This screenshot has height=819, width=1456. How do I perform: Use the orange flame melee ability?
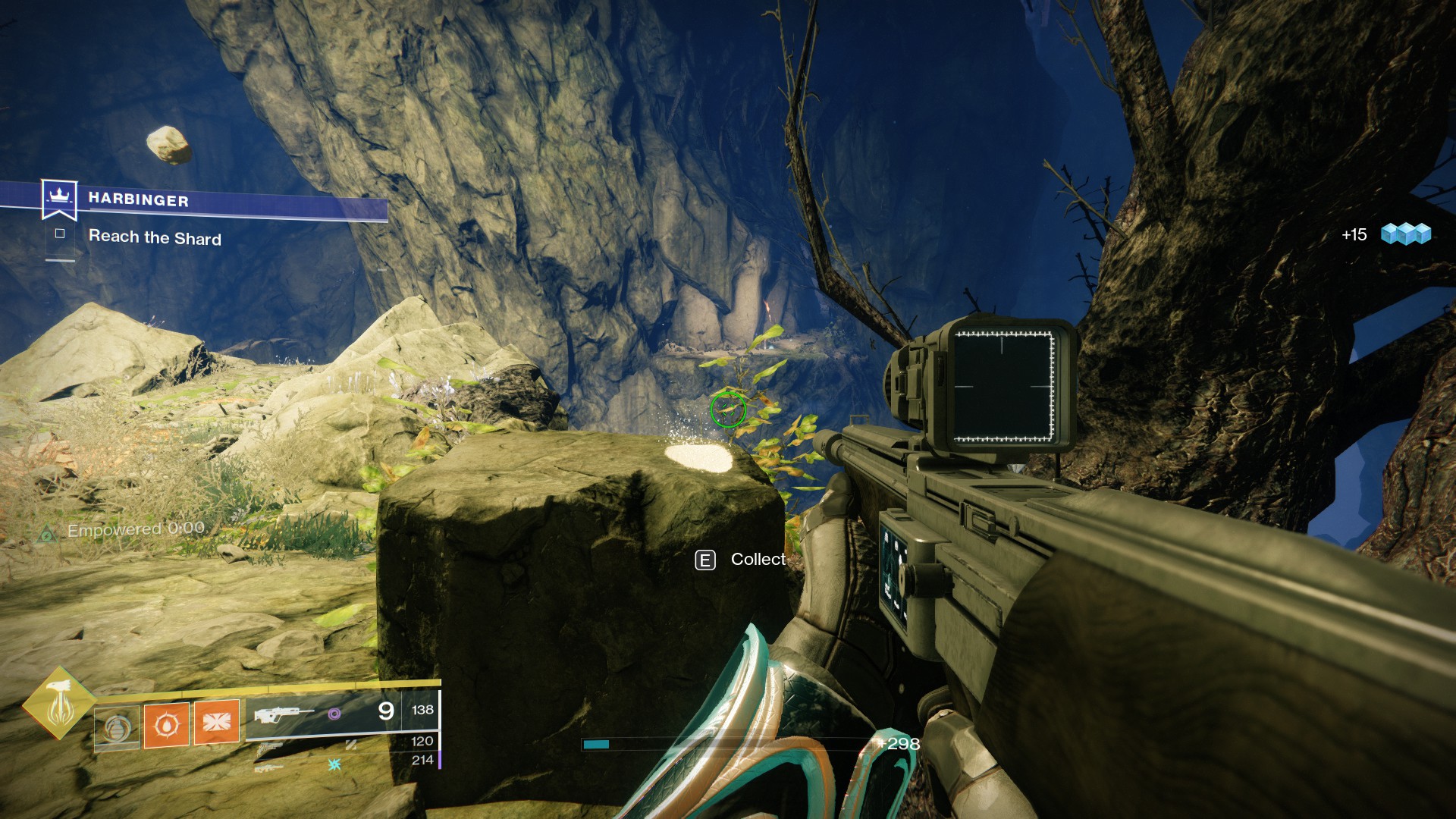166,724
